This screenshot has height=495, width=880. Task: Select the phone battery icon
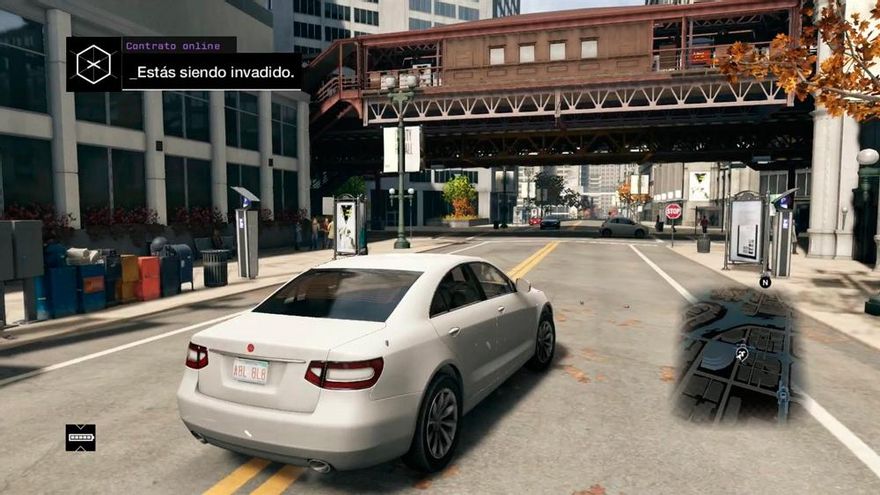(81, 437)
